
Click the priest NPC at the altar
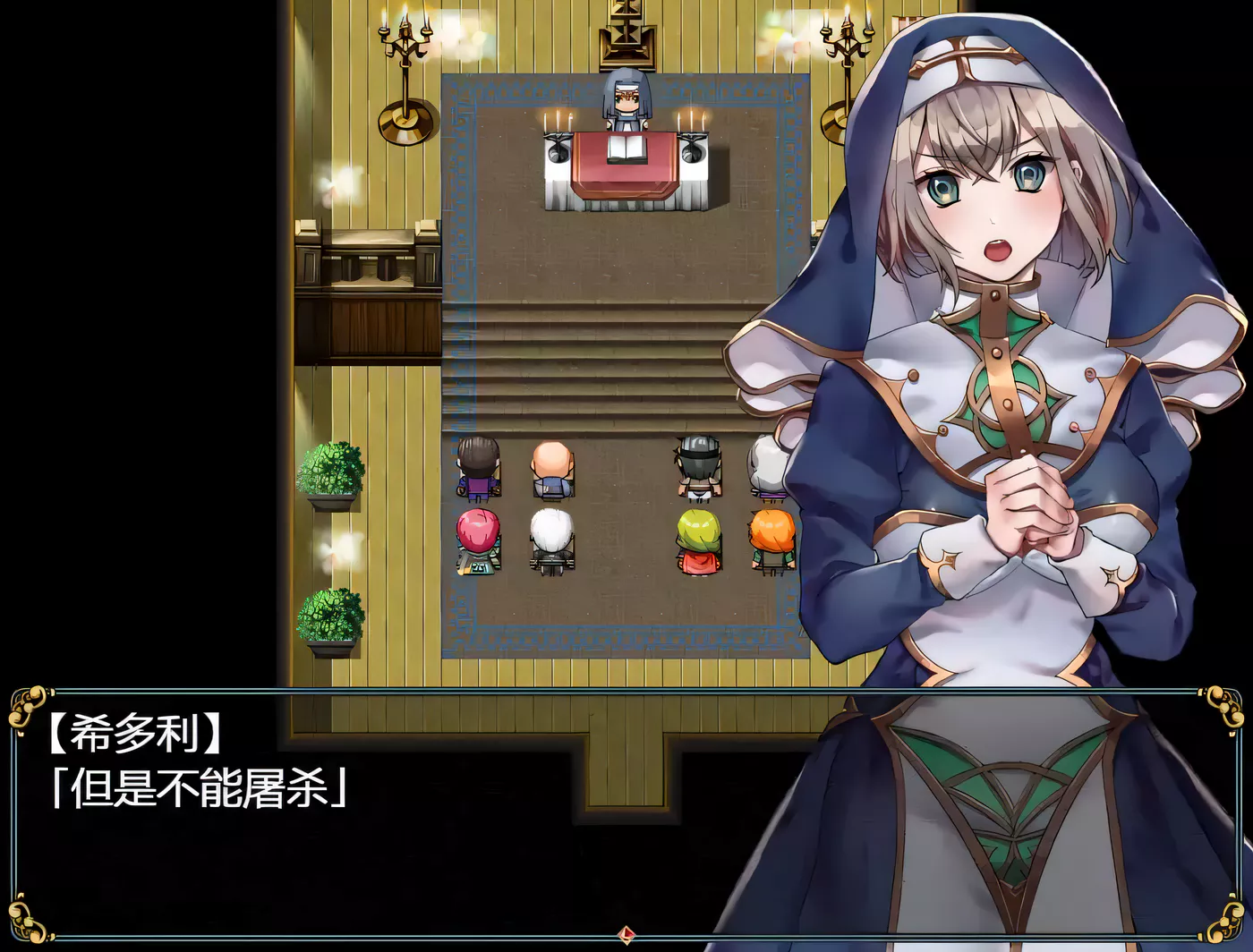pos(626,98)
